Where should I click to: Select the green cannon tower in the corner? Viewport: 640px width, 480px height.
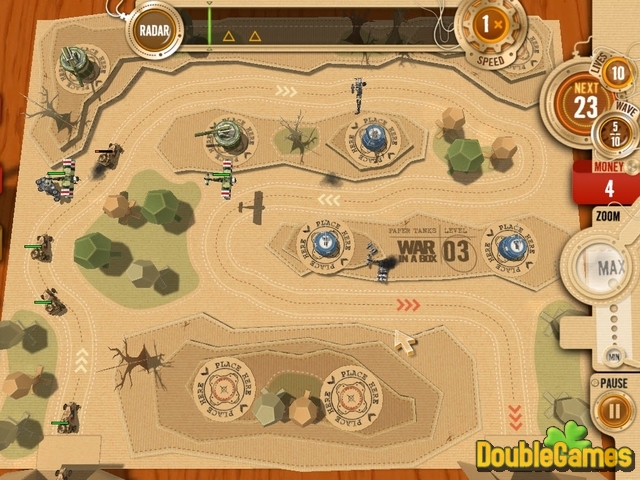(73, 63)
